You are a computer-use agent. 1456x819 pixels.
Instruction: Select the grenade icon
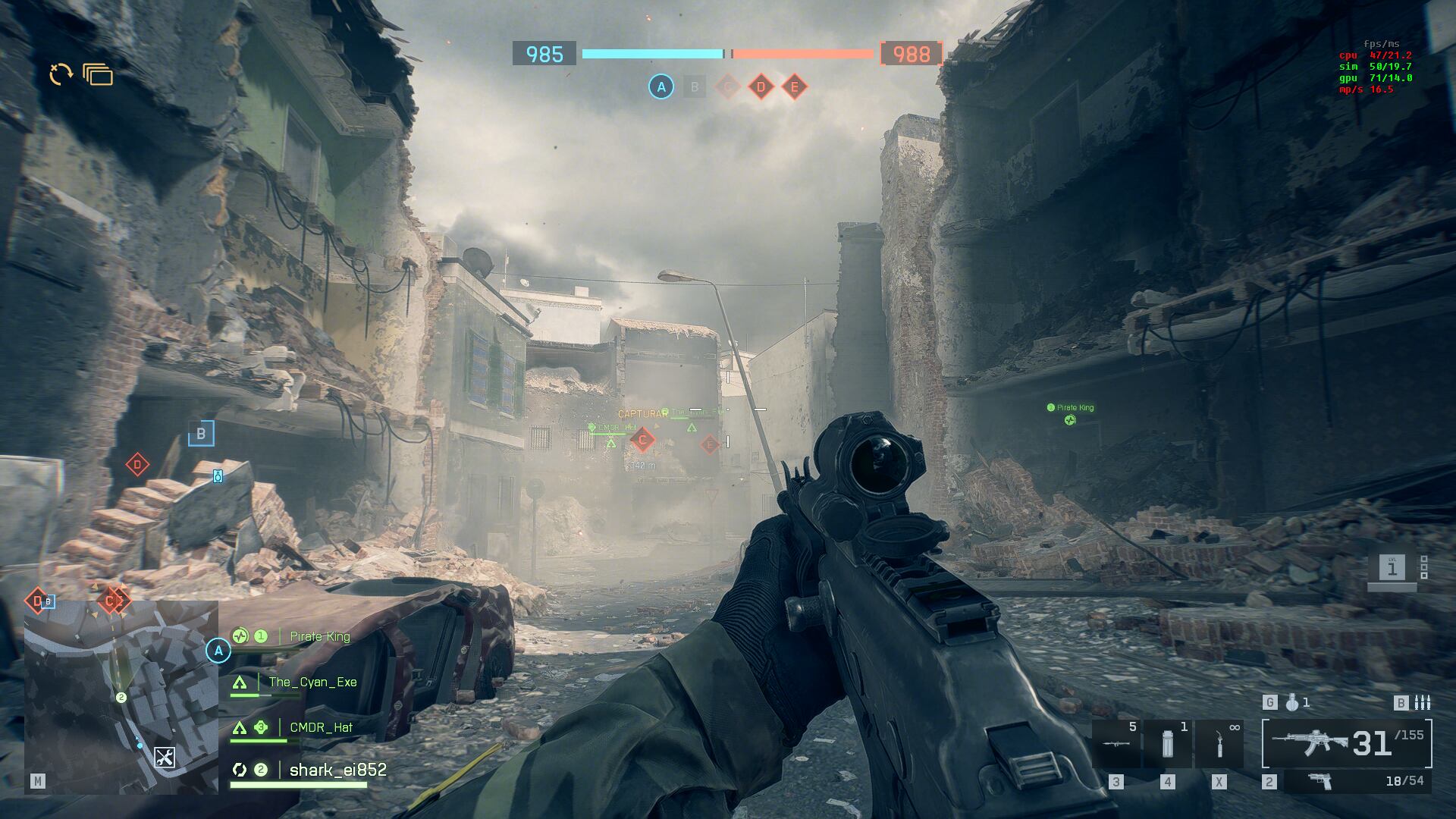point(1292,703)
